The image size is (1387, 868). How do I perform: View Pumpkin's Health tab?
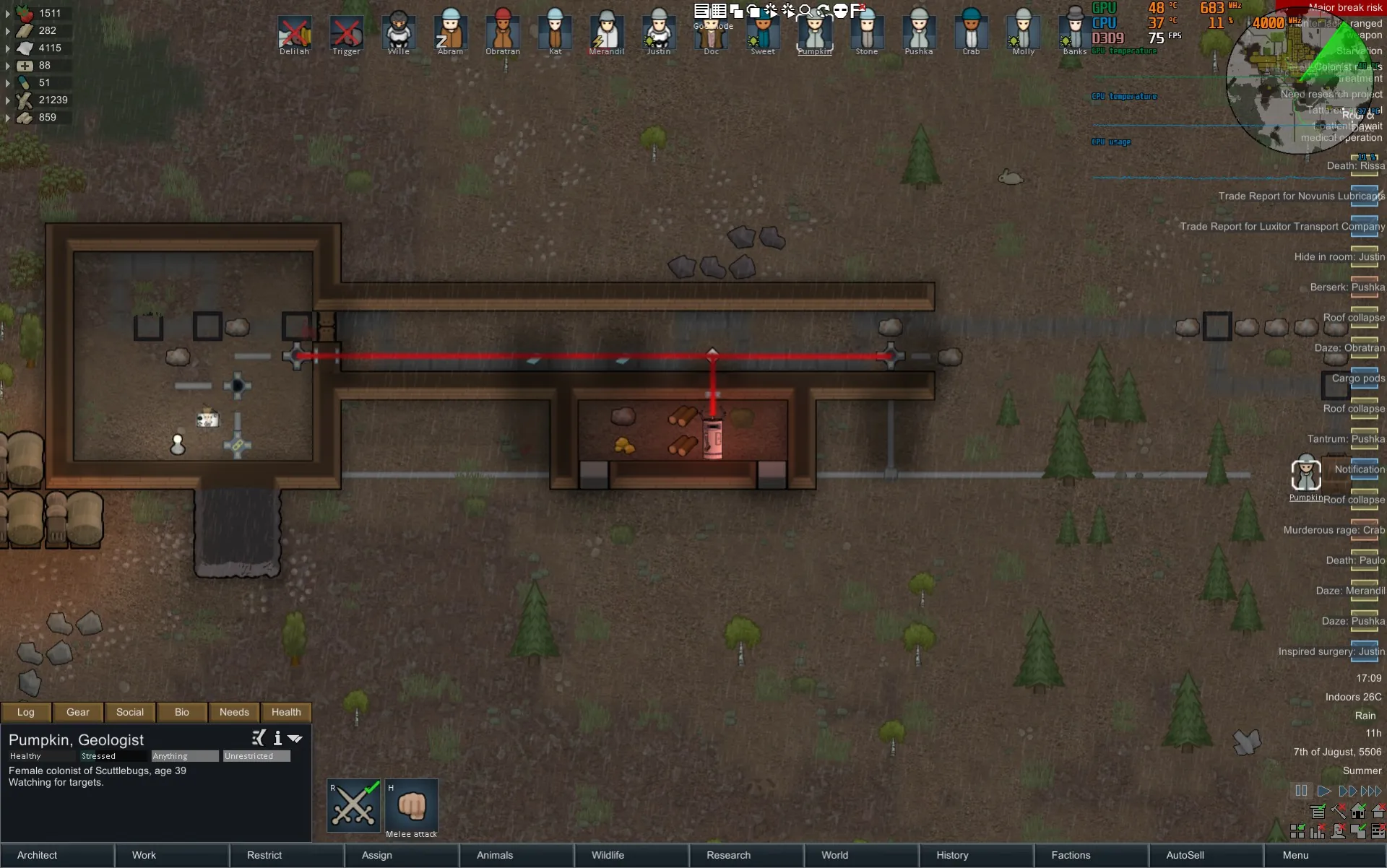(x=286, y=712)
